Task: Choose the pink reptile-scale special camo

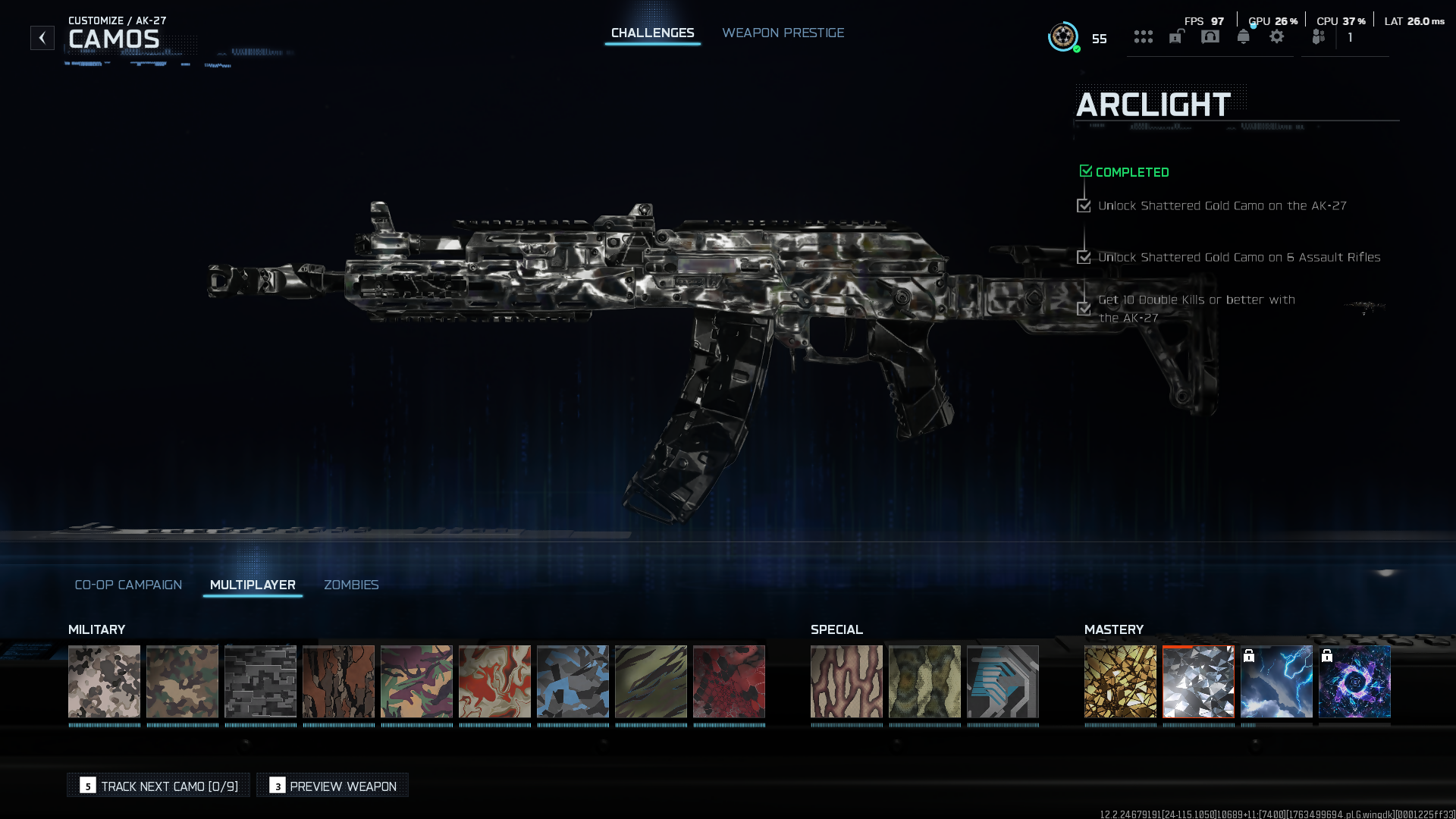Action: tap(846, 681)
